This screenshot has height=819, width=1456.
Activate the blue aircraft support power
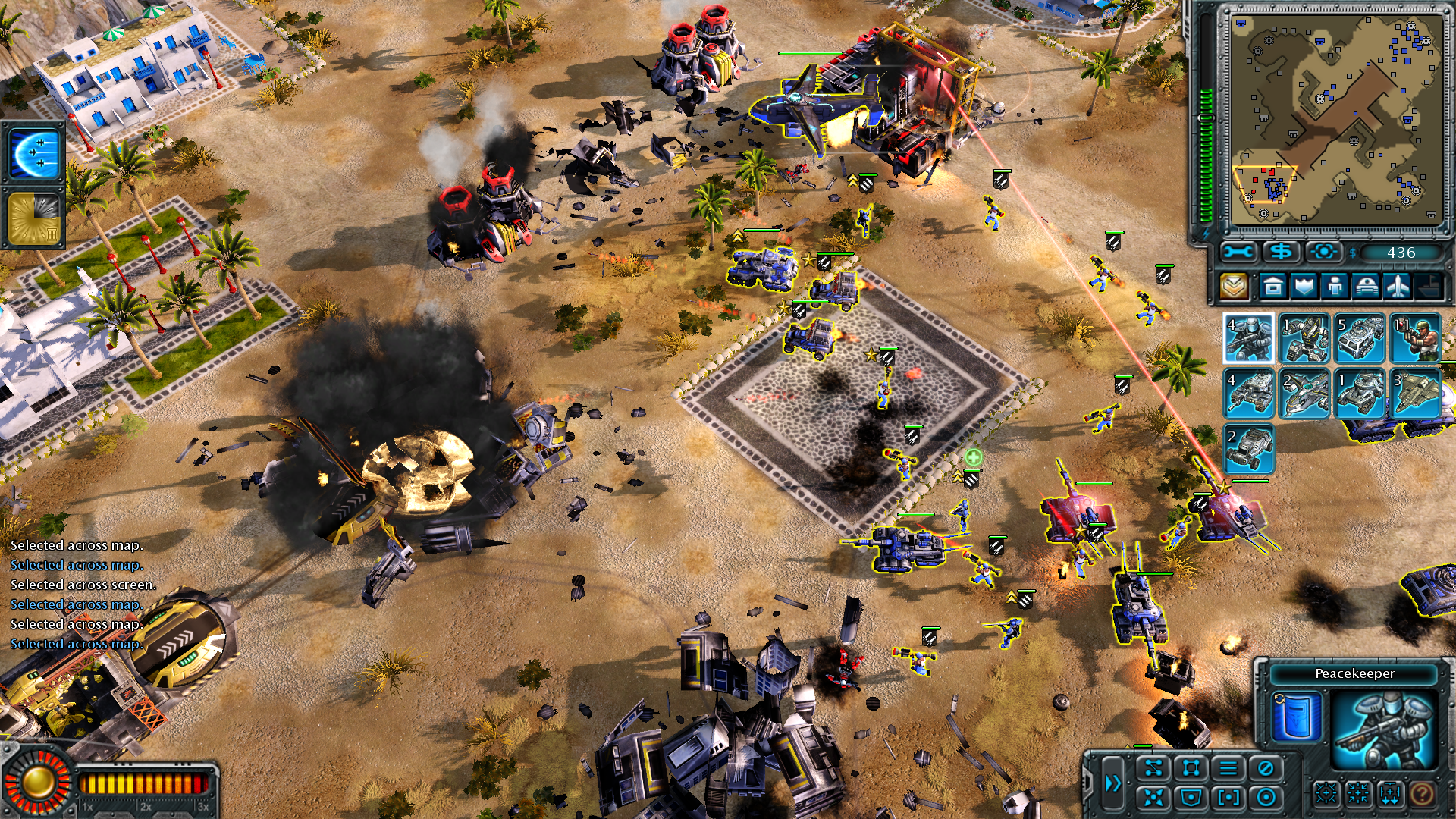point(34,154)
